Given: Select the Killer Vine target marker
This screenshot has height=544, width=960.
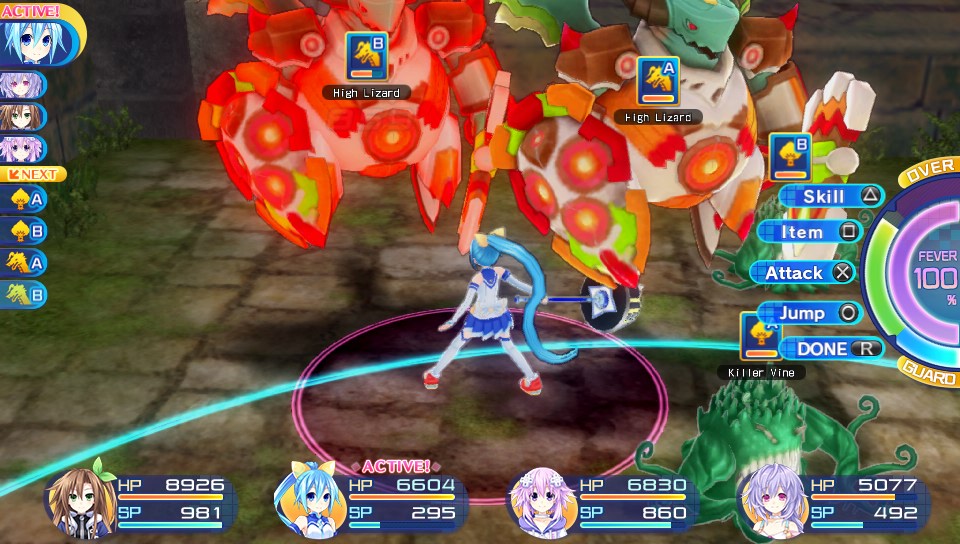Looking at the screenshot, I should (760, 336).
